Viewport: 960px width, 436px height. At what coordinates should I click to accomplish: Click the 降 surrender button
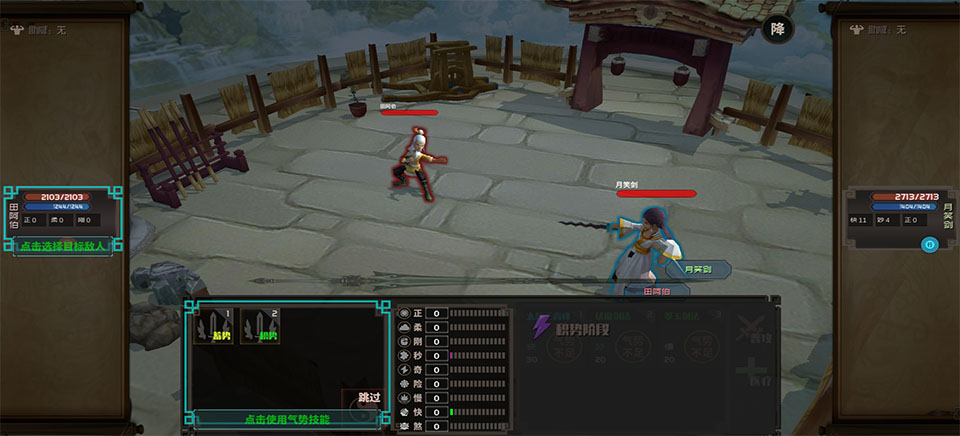[x=777, y=30]
